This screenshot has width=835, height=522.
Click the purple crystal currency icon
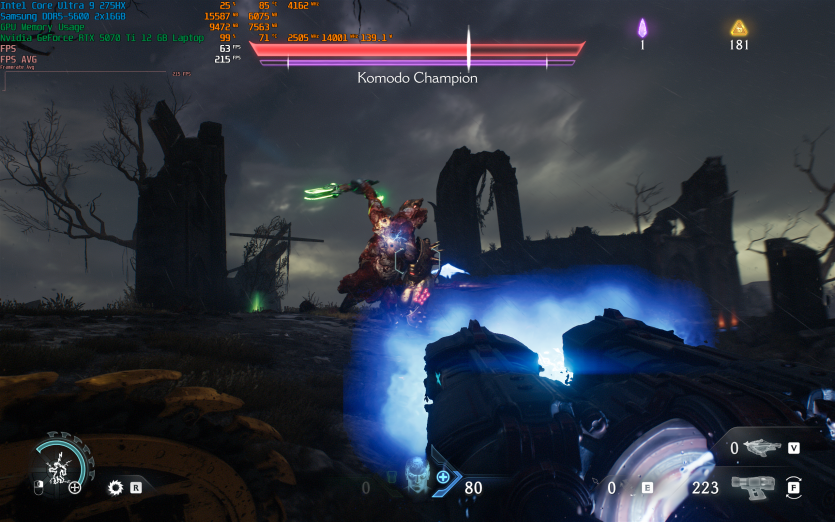[643, 28]
